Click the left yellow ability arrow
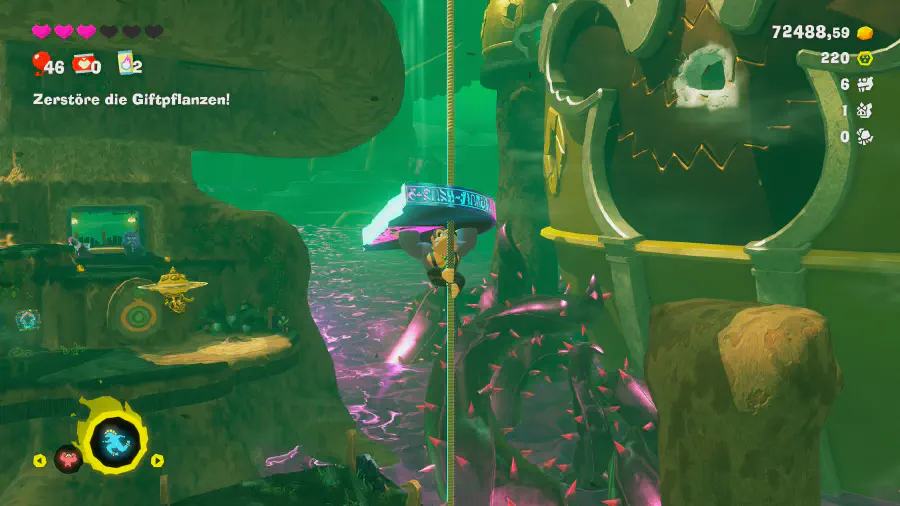The width and height of the screenshot is (900, 506). pyautogui.click(x=39, y=461)
